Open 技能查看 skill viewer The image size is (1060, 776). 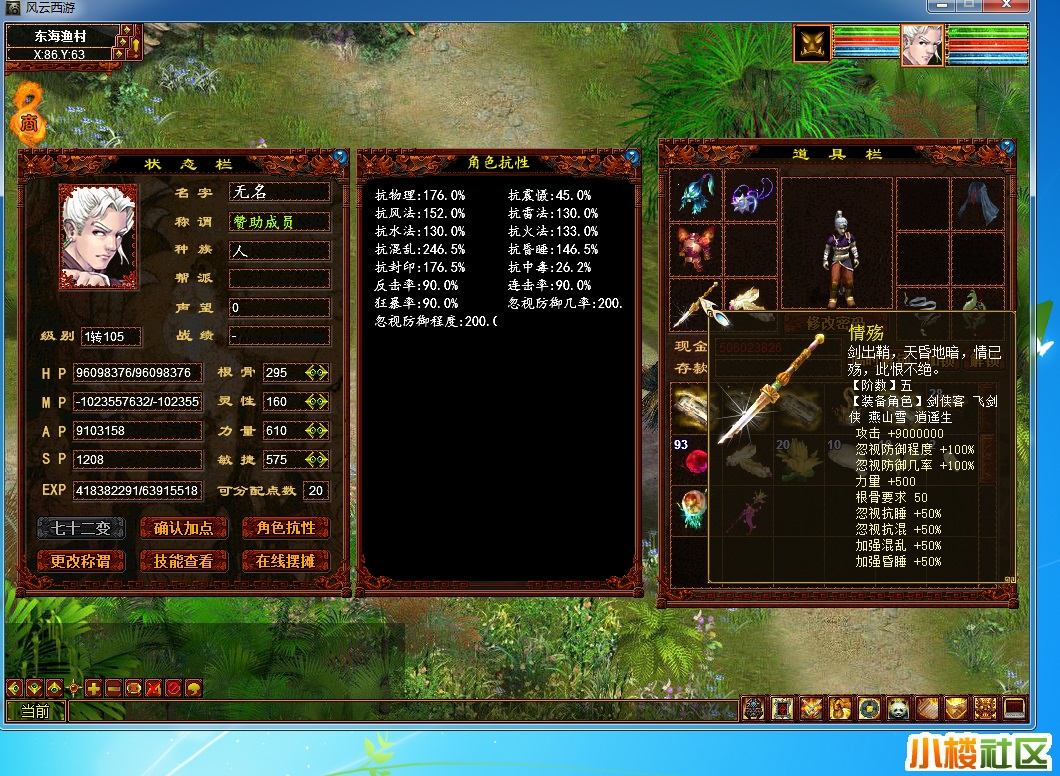pos(183,561)
